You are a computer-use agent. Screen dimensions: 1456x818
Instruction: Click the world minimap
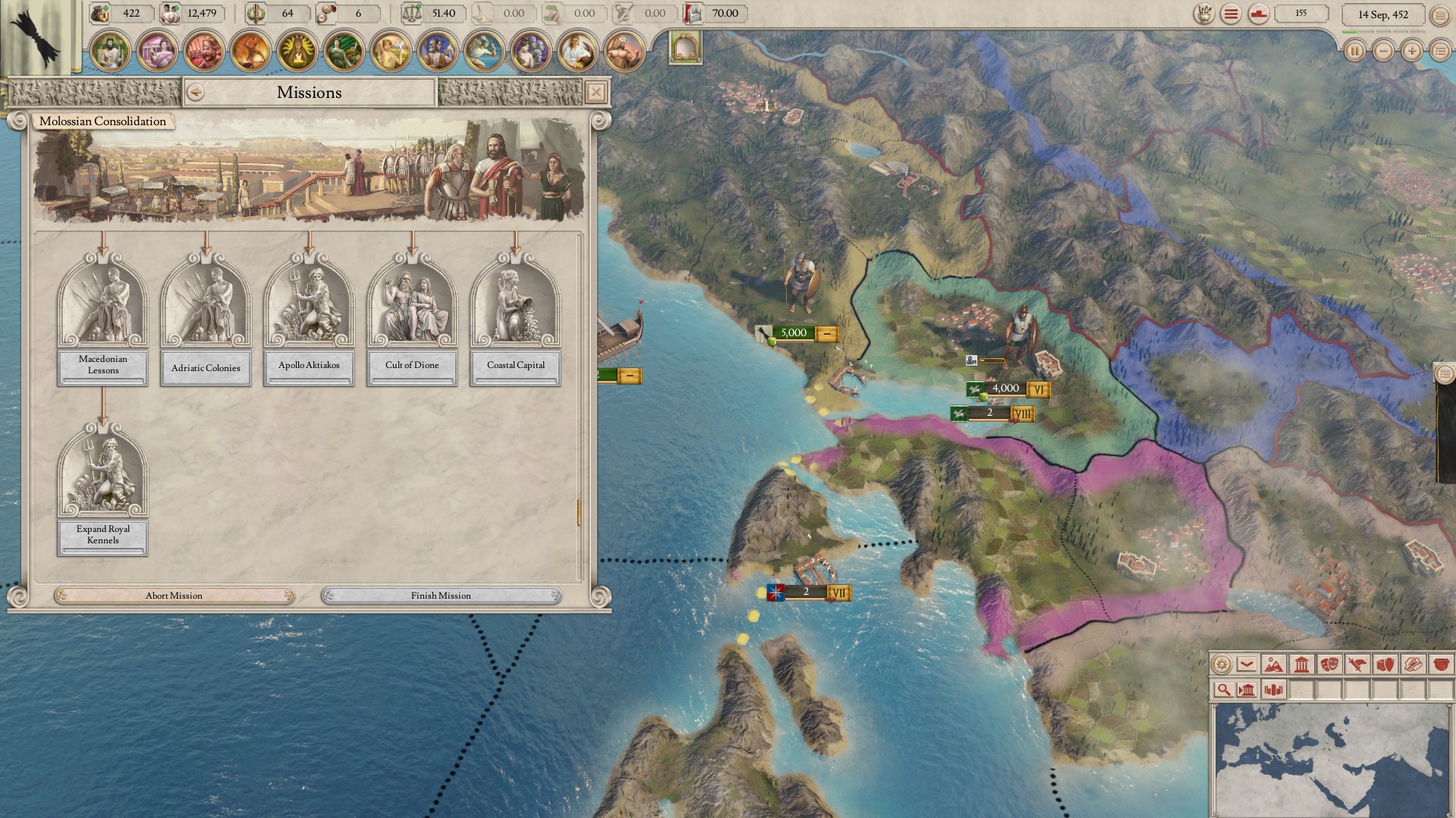pos(1332,759)
